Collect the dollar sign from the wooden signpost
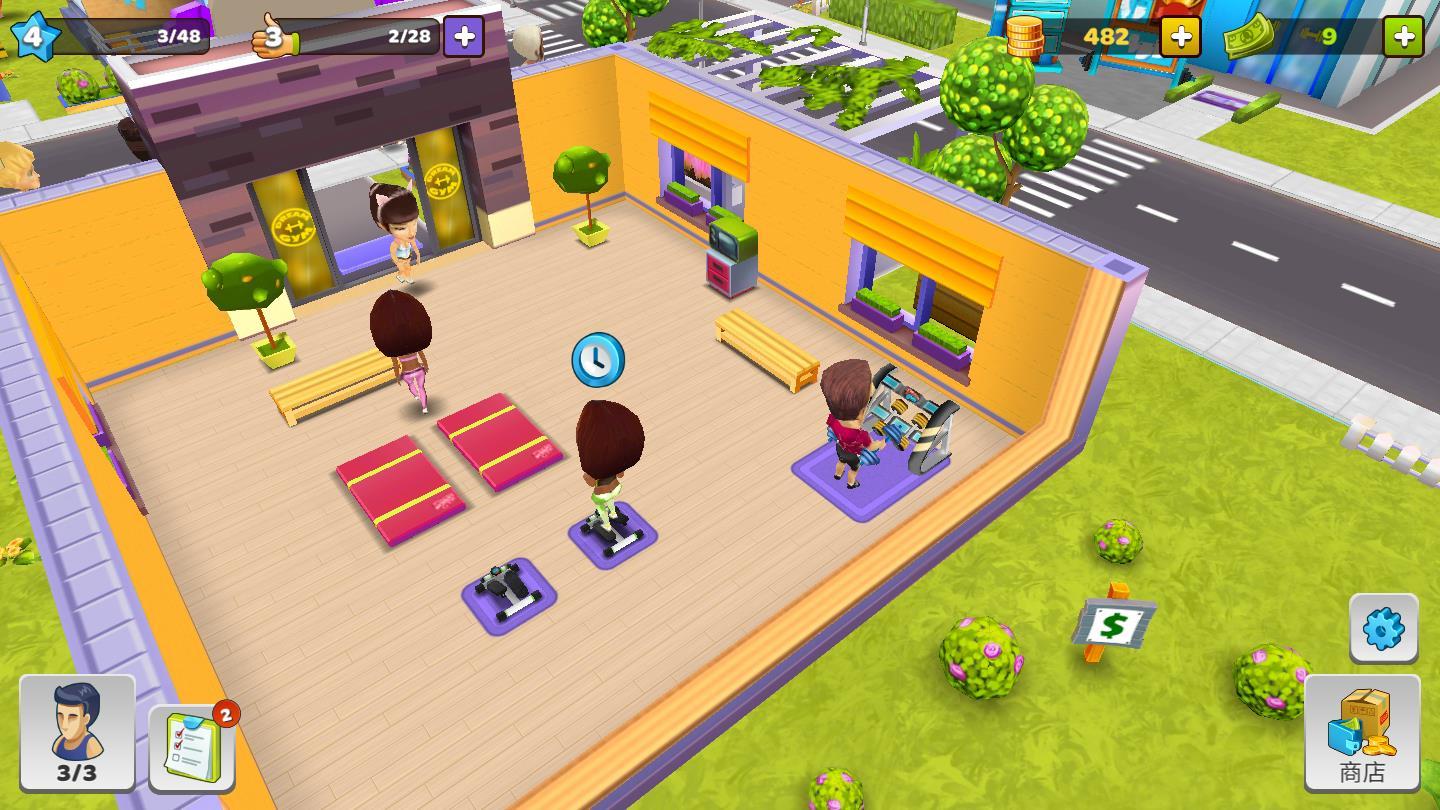Image resolution: width=1440 pixels, height=810 pixels. tap(1113, 623)
